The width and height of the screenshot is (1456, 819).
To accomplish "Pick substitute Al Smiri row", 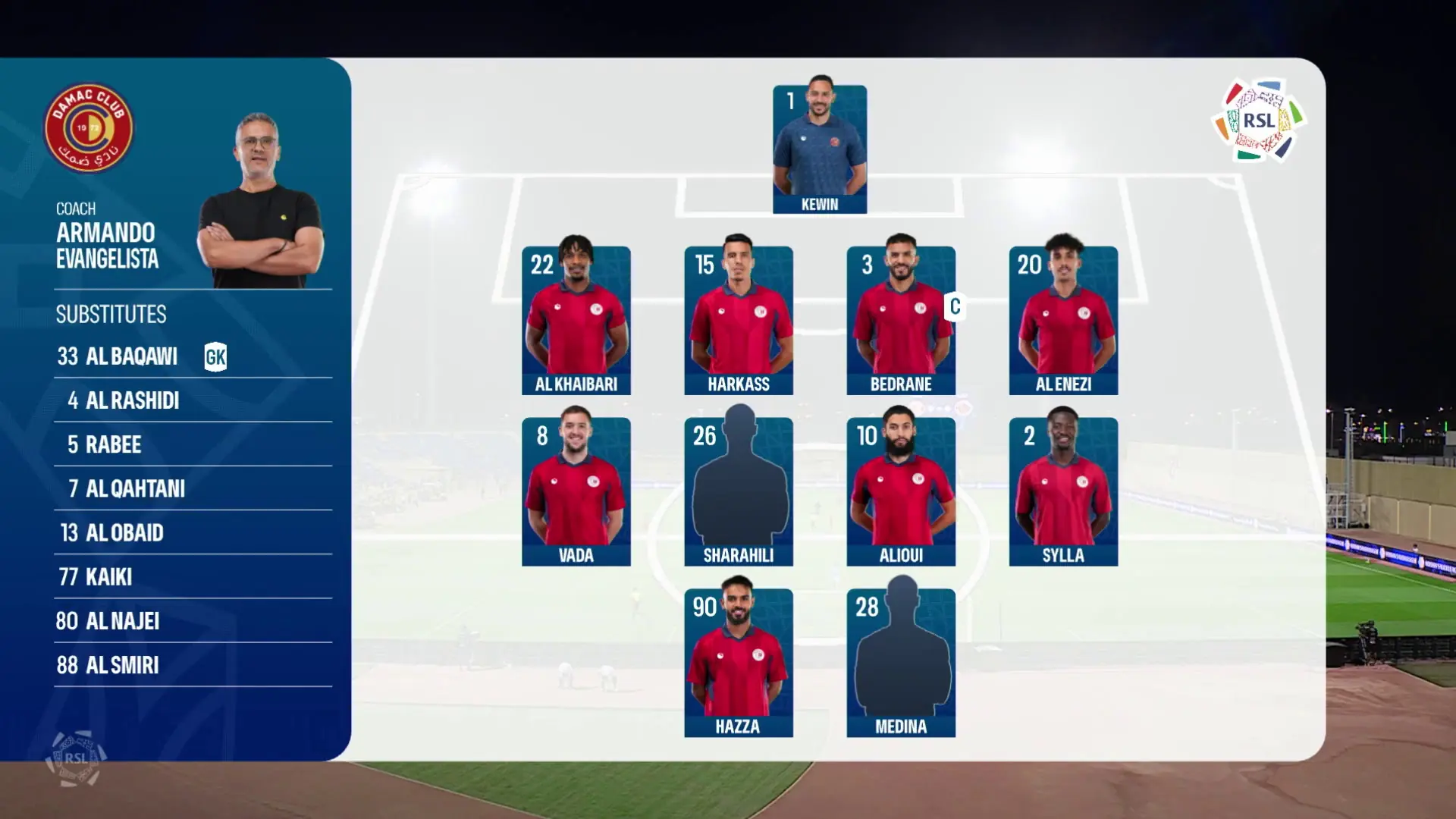I will [x=193, y=665].
